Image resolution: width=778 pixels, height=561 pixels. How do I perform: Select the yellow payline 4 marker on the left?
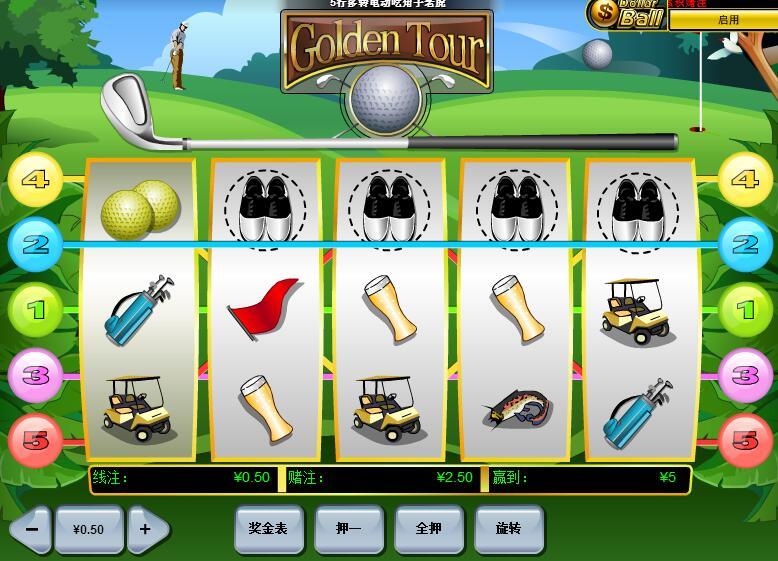[35, 179]
